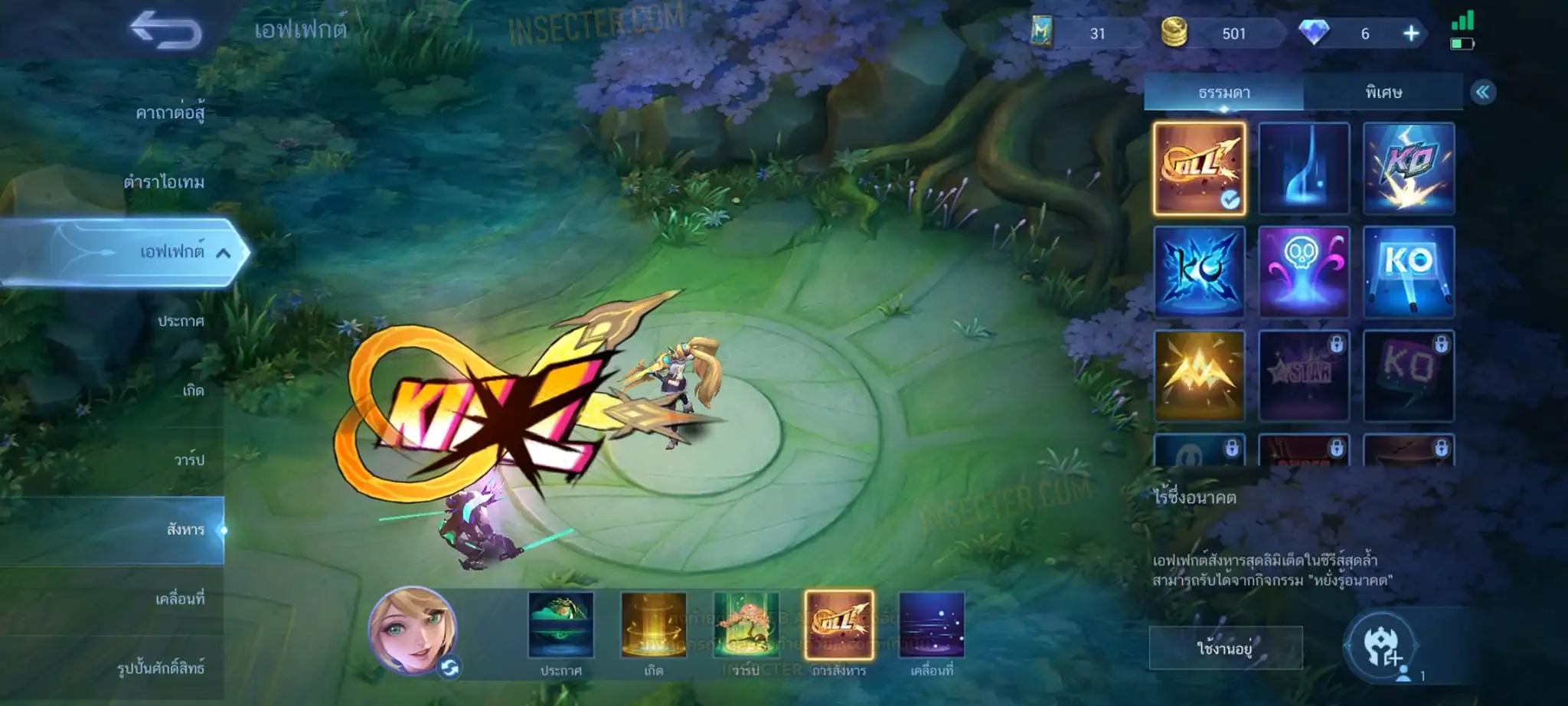Open the รูปปั้นศักดิ์สิทธิ์ menu entry
1568x706 pixels.
click(161, 668)
